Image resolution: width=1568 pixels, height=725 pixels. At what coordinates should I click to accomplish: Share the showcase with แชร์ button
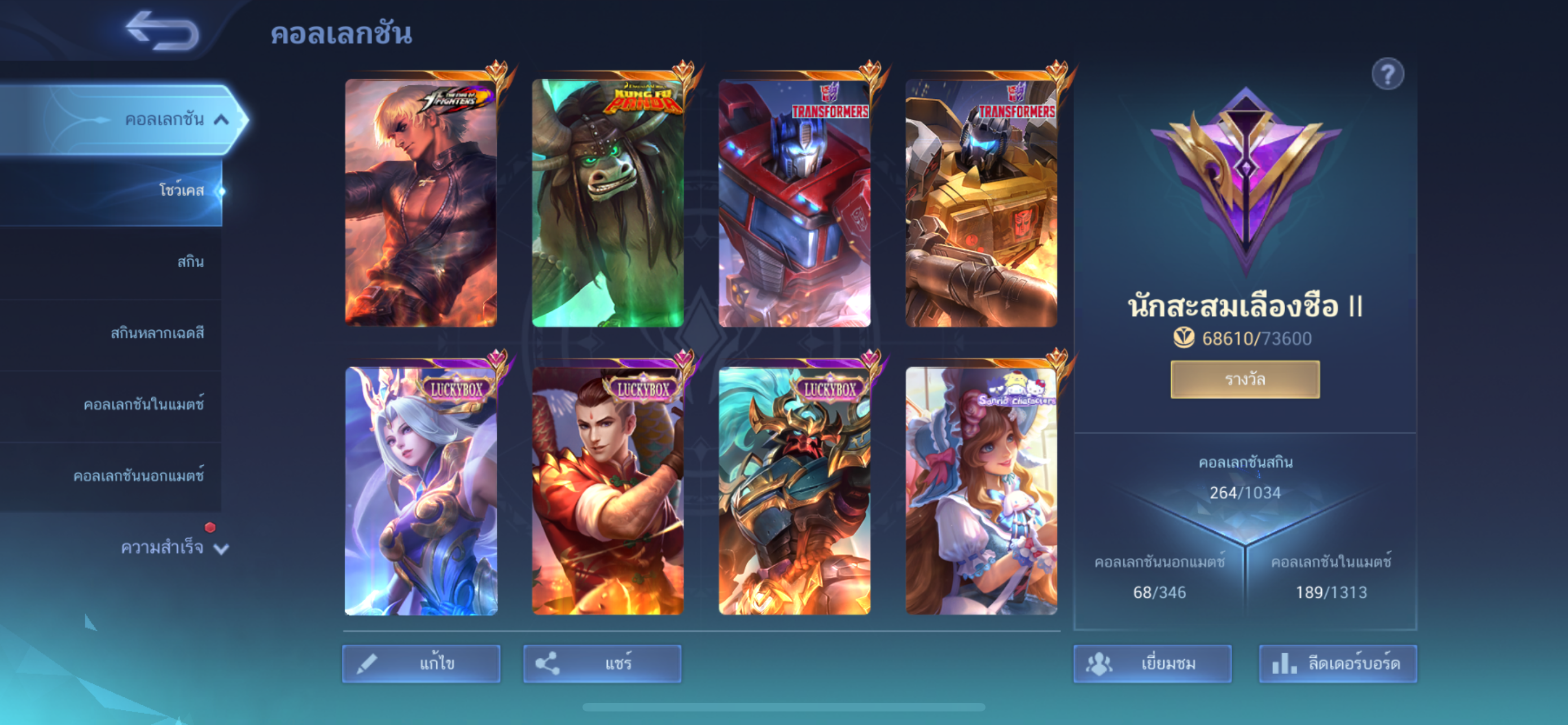tap(602, 663)
